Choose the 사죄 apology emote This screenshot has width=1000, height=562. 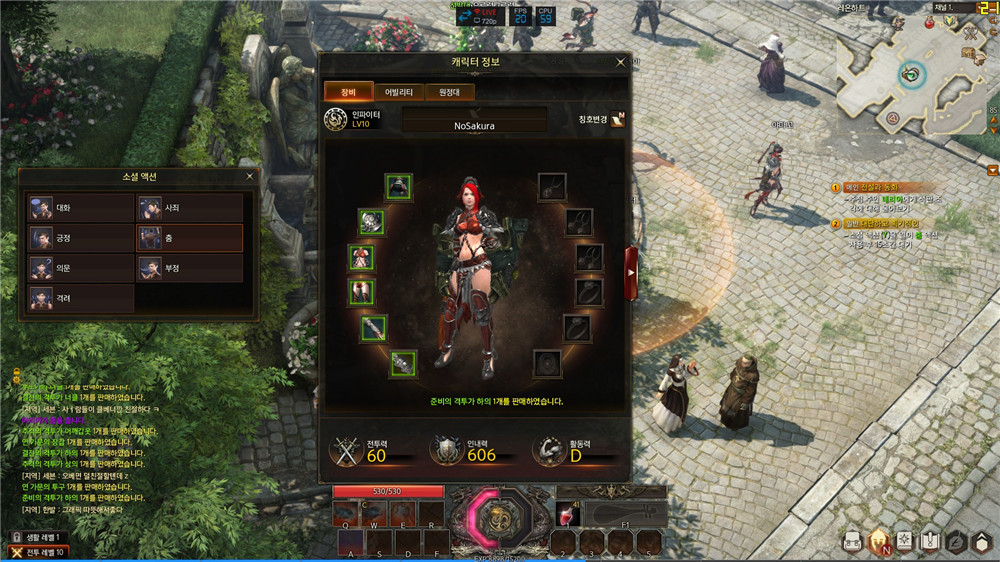(x=189, y=208)
